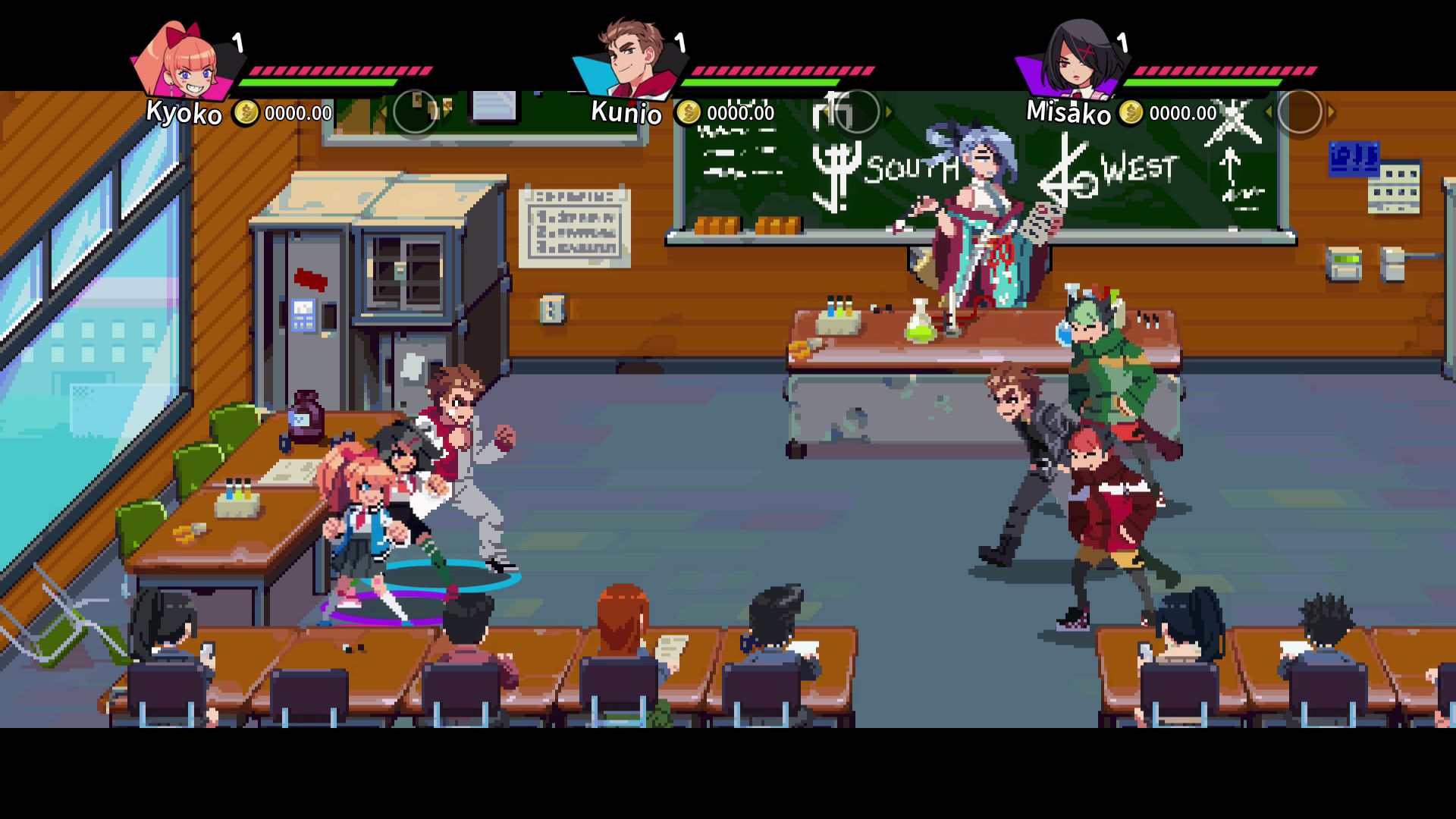Cycle Kyoko's item slot with left arrow
The width and height of the screenshot is (1456, 819).
pos(384,112)
